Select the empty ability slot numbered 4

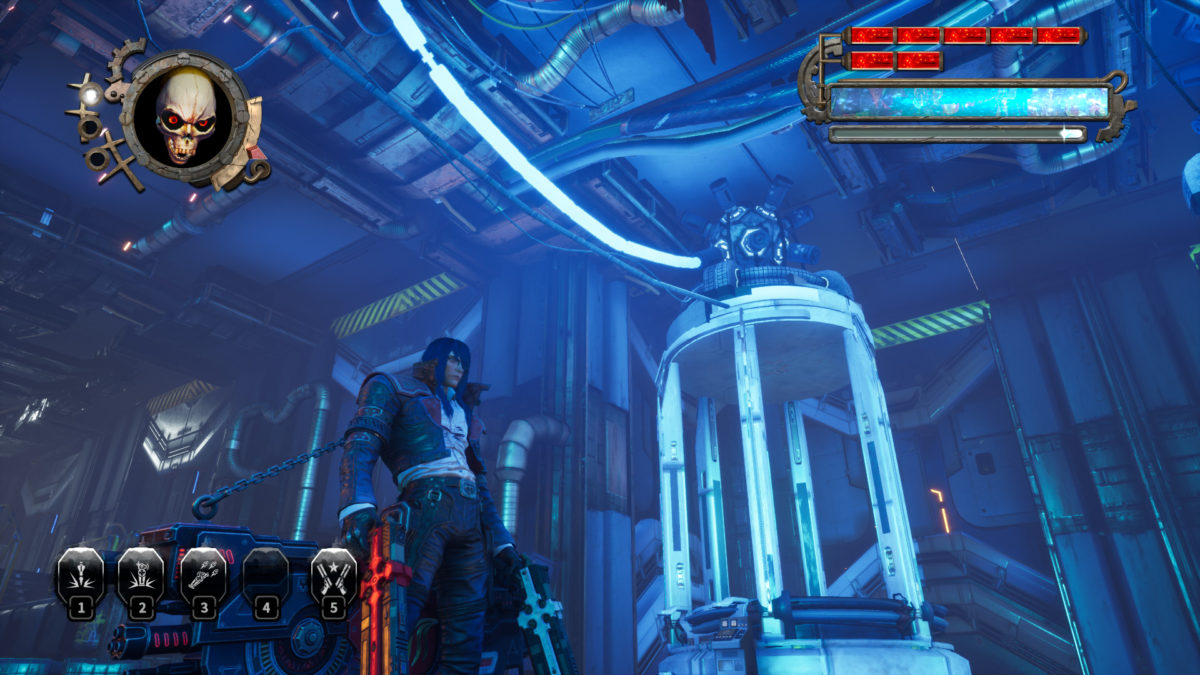(x=265, y=577)
